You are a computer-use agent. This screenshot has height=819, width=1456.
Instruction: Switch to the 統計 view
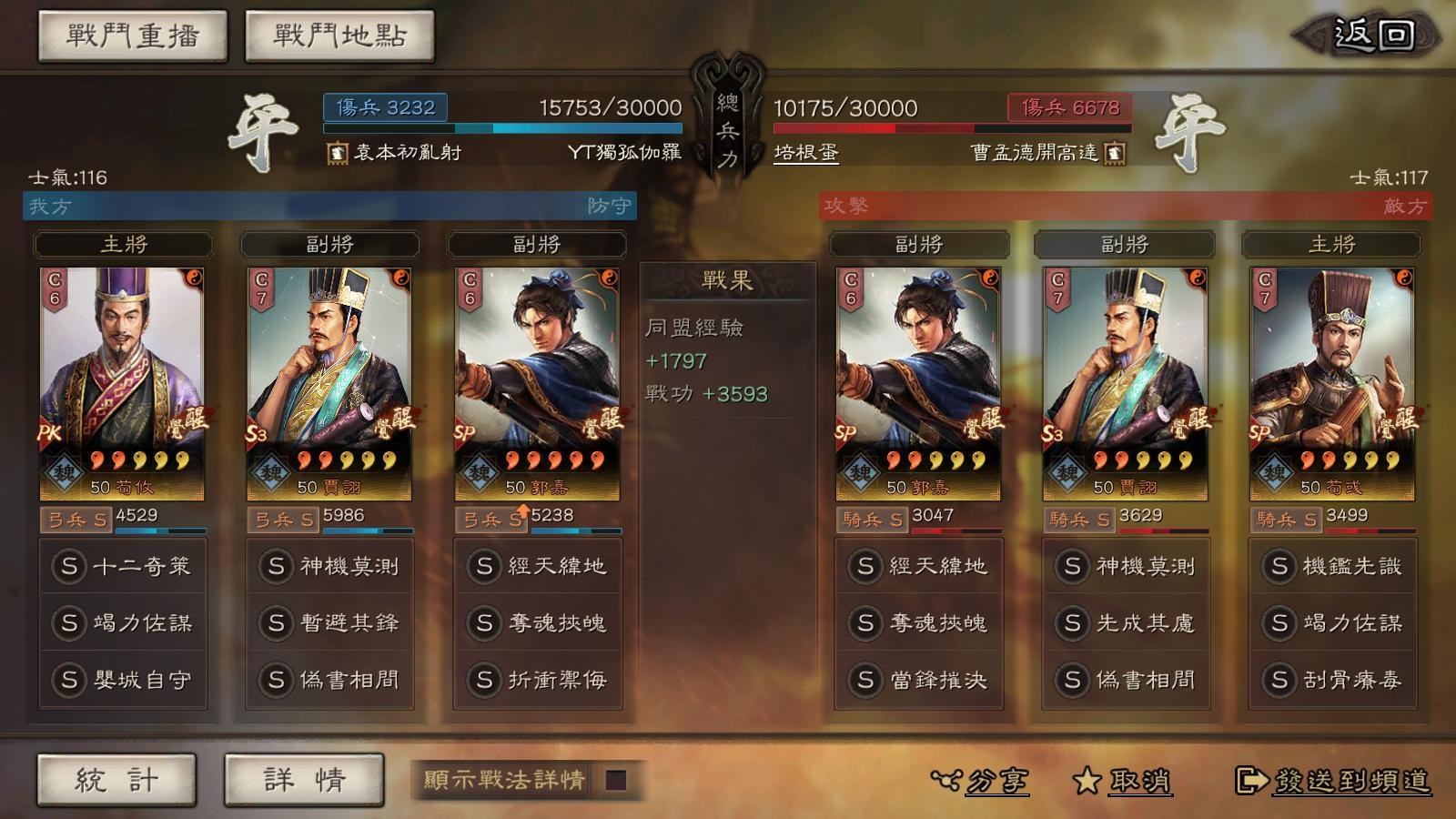pos(116,778)
